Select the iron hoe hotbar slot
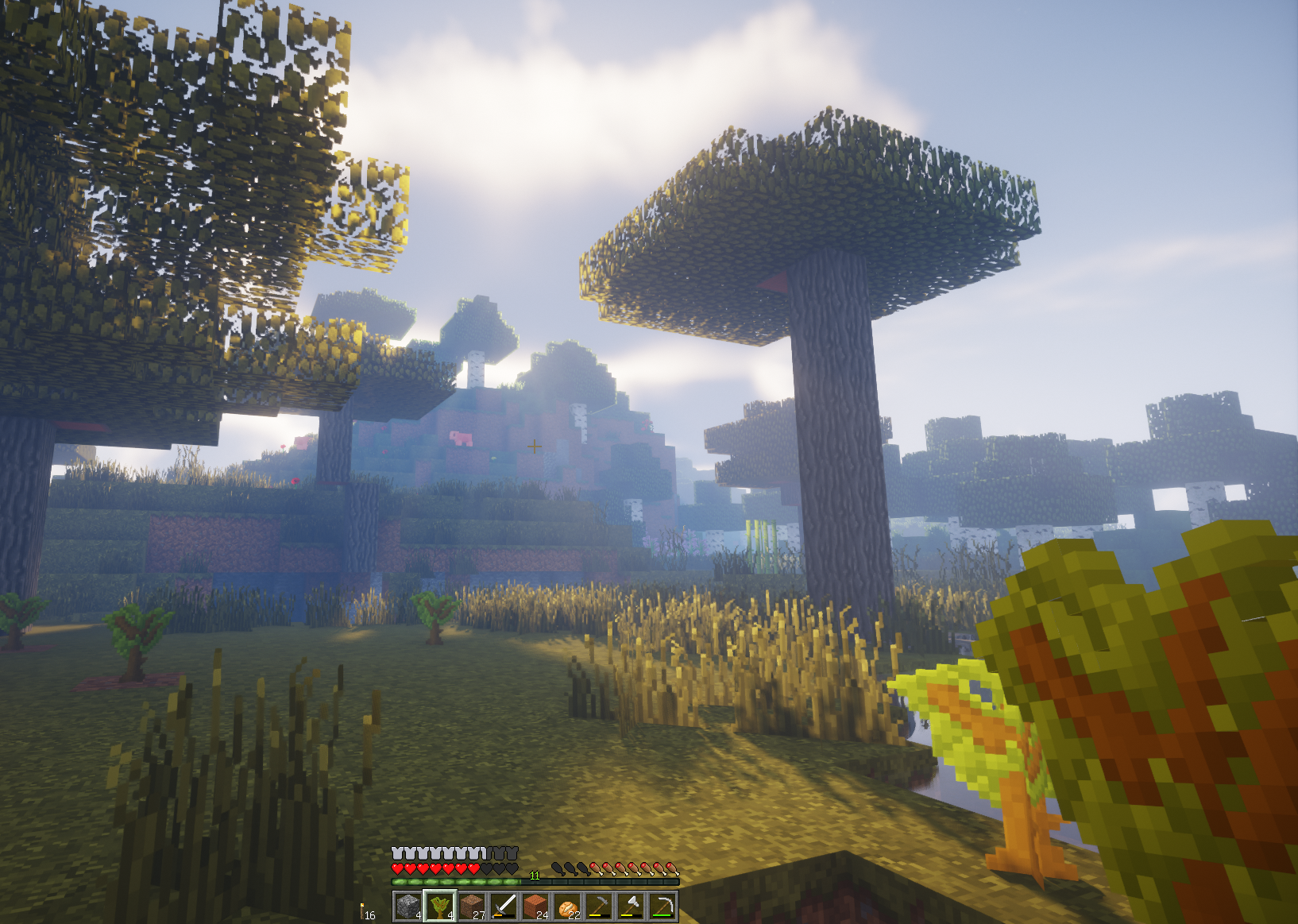The width and height of the screenshot is (1298, 924). pyautogui.click(x=599, y=906)
